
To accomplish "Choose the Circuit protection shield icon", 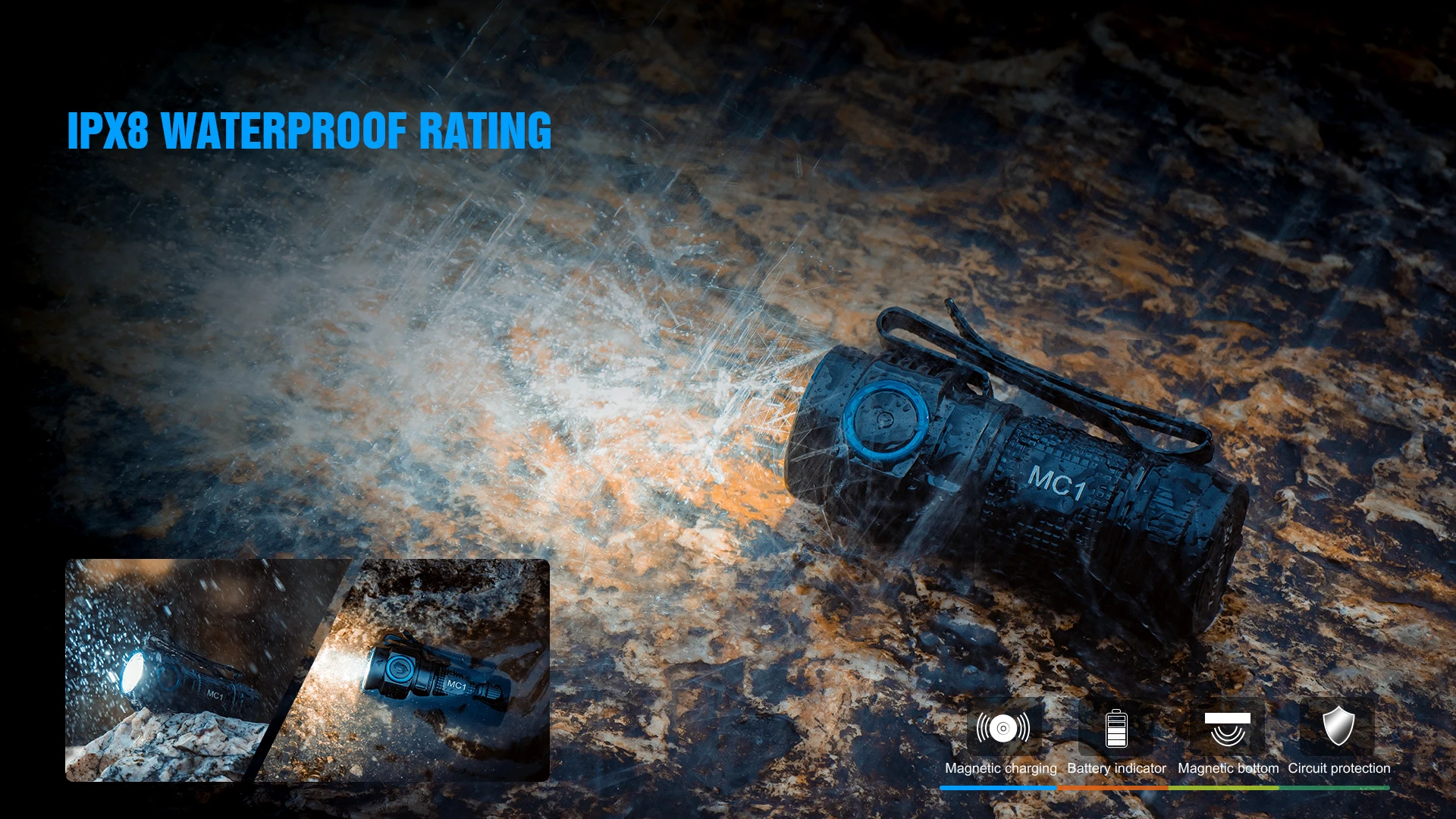I will pyautogui.click(x=1338, y=726).
